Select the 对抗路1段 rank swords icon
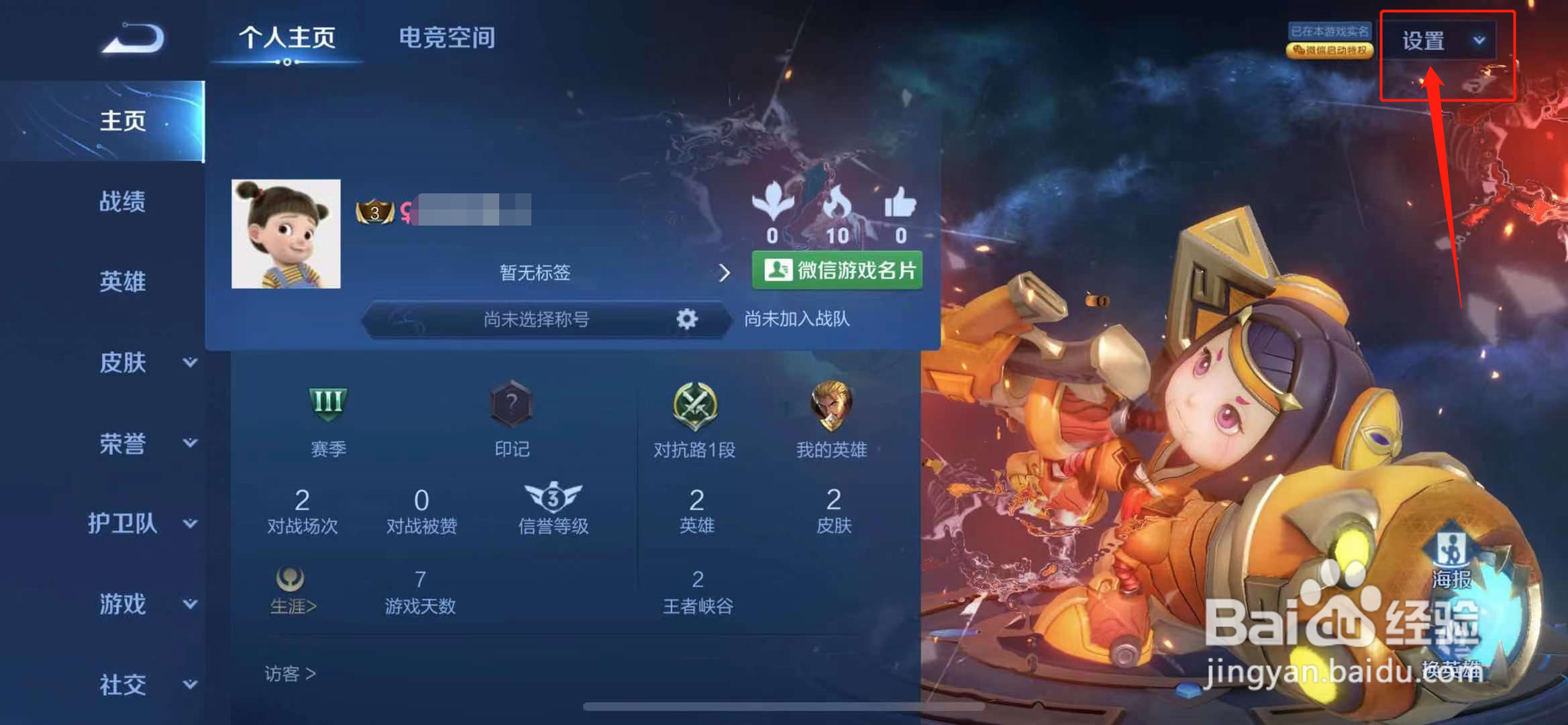 click(x=696, y=405)
